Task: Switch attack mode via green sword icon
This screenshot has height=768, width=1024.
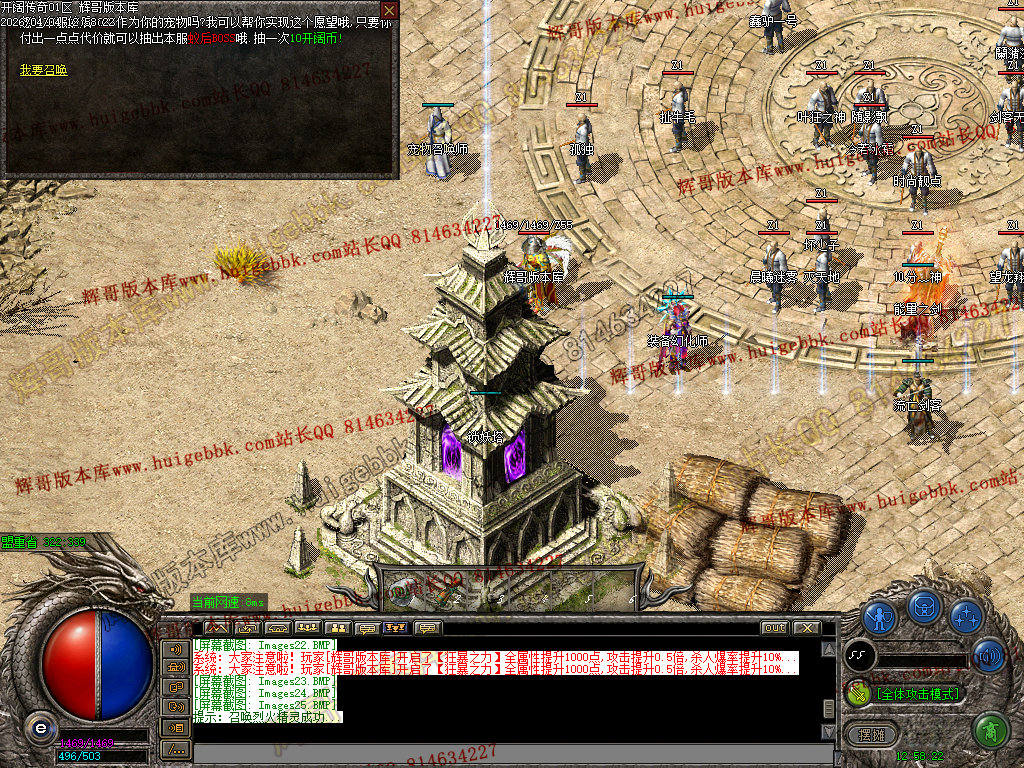Action: coord(858,692)
